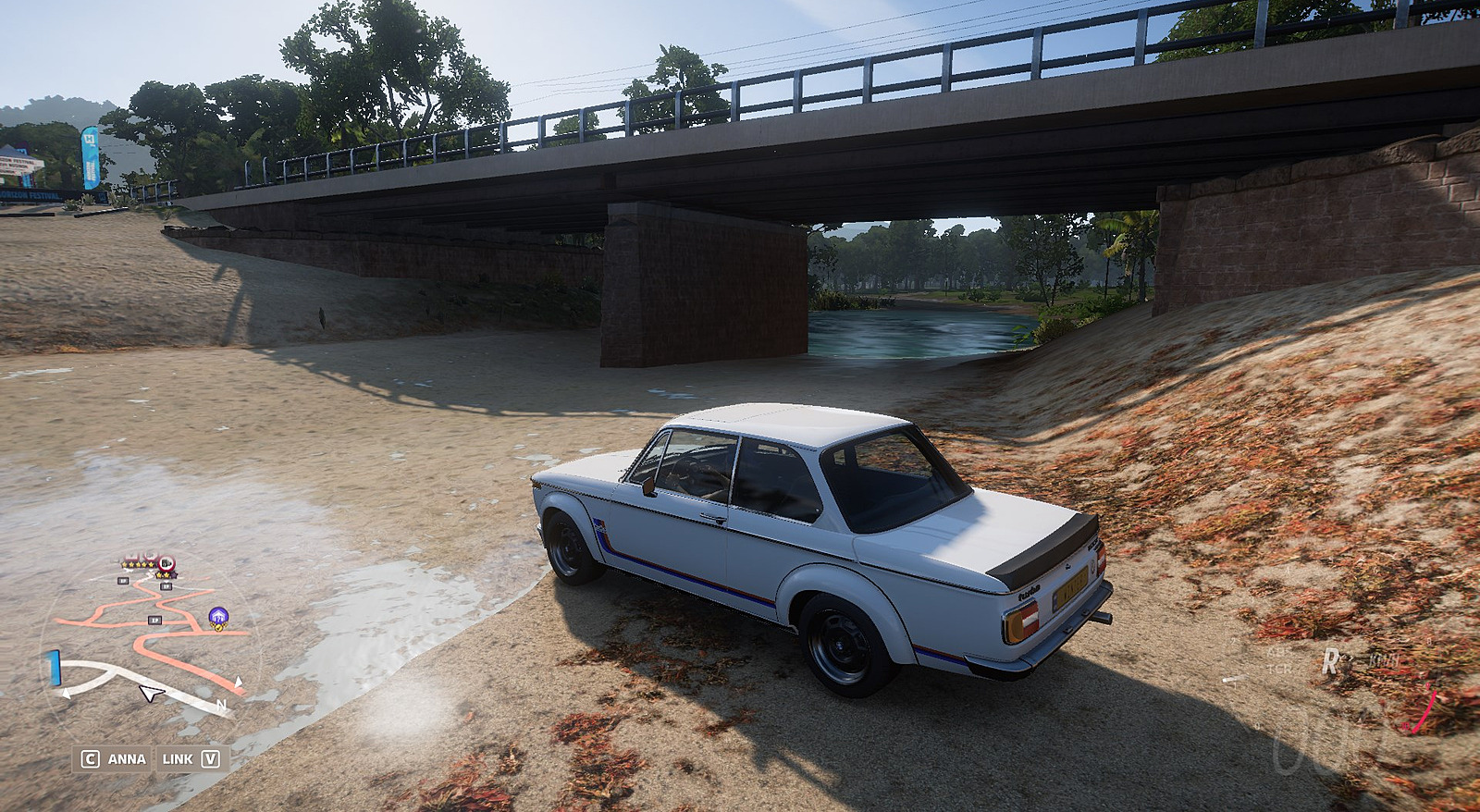Click the KM/H speed readout
Screen dimensions: 1480x812
point(1384,661)
